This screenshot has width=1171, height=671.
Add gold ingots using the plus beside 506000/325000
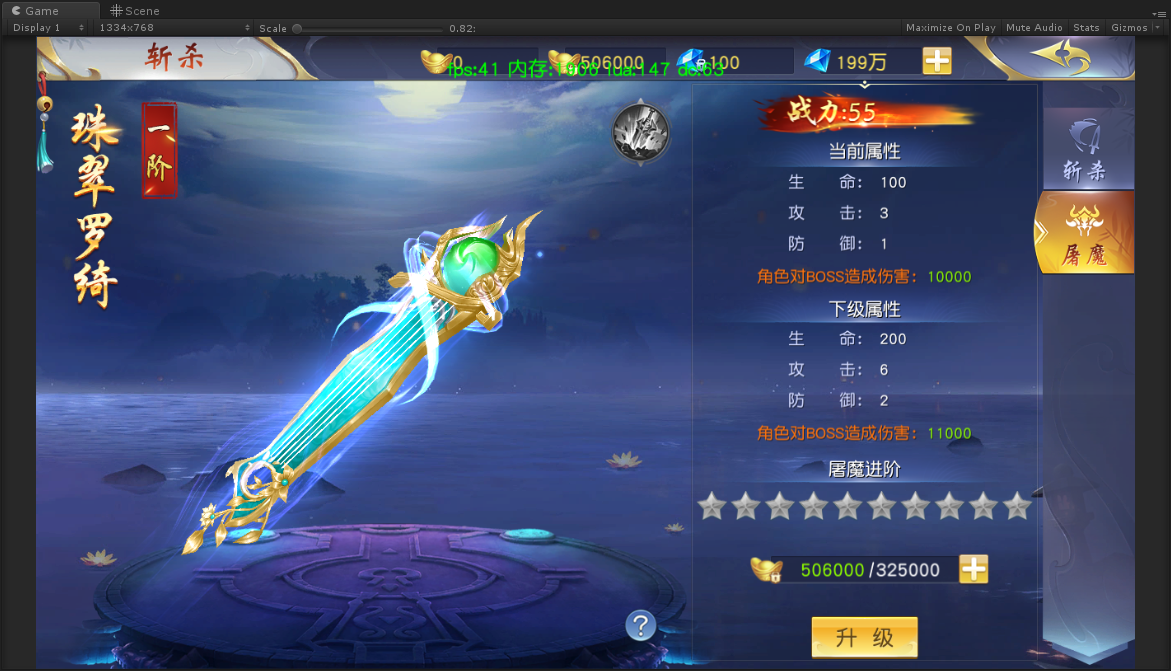pyautogui.click(x=973, y=569)
